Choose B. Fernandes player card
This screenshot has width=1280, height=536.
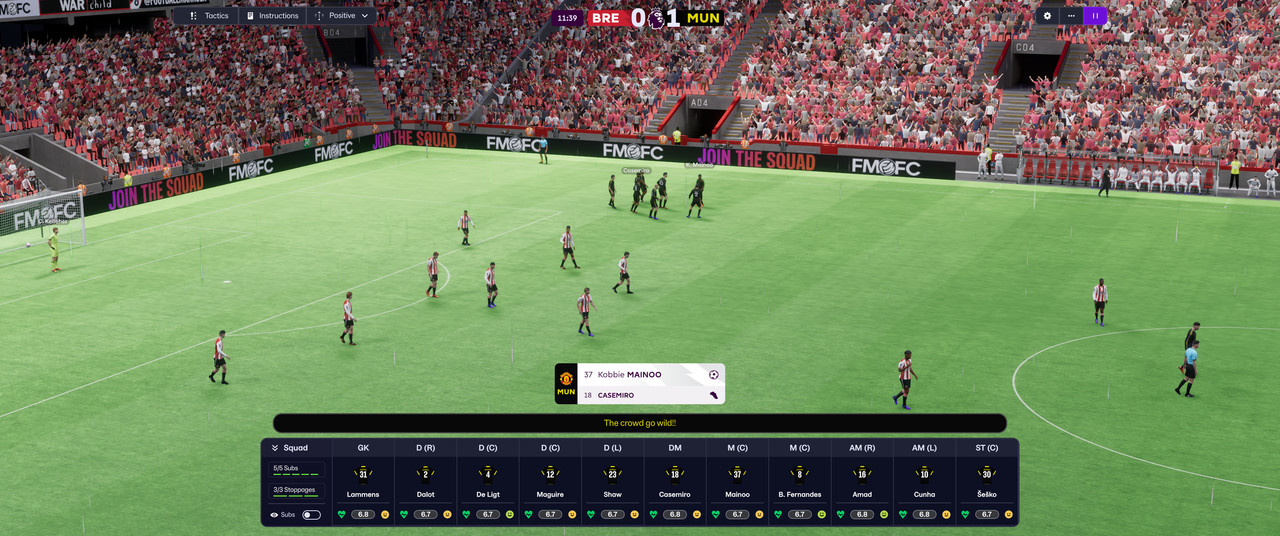click(x=800, y=482)
